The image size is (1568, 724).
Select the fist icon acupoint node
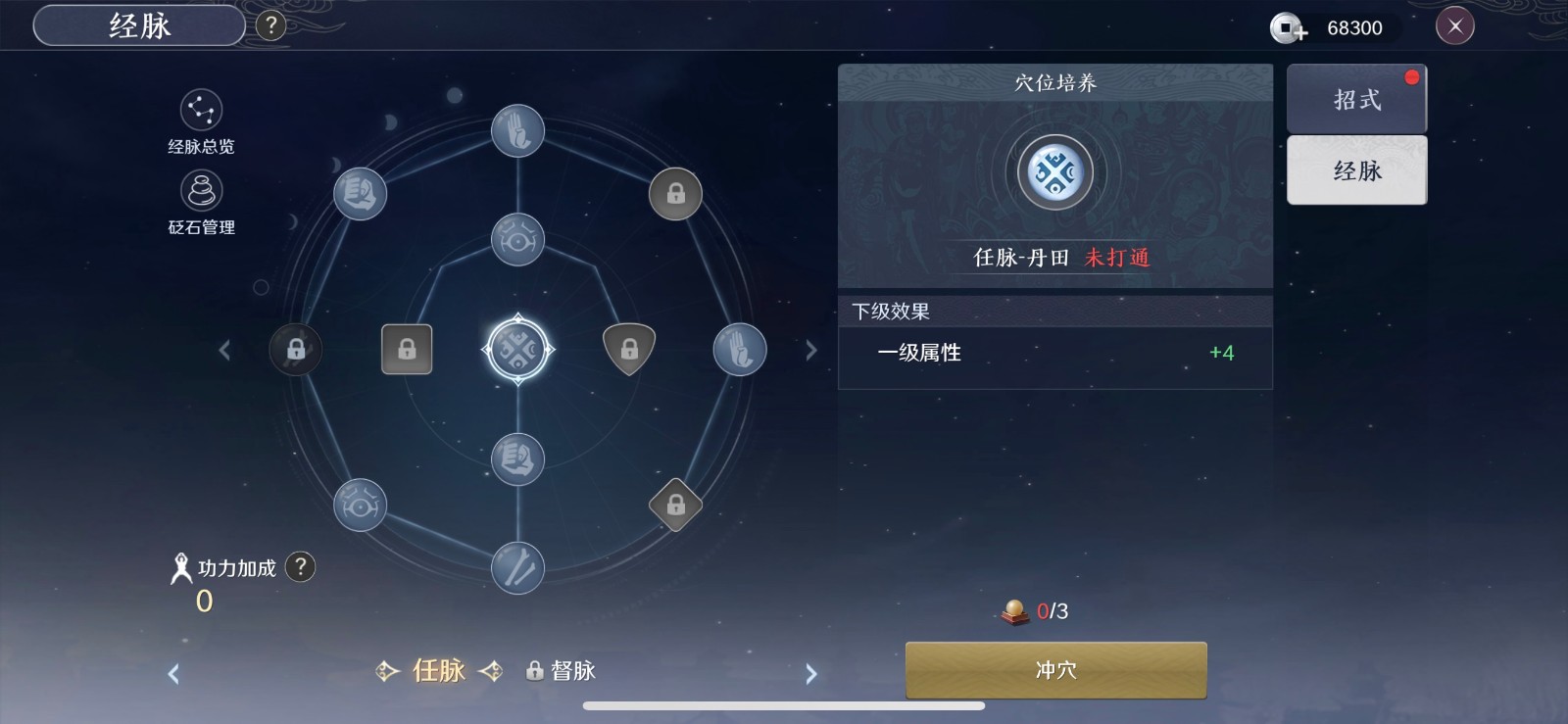[x=517, y=459]
